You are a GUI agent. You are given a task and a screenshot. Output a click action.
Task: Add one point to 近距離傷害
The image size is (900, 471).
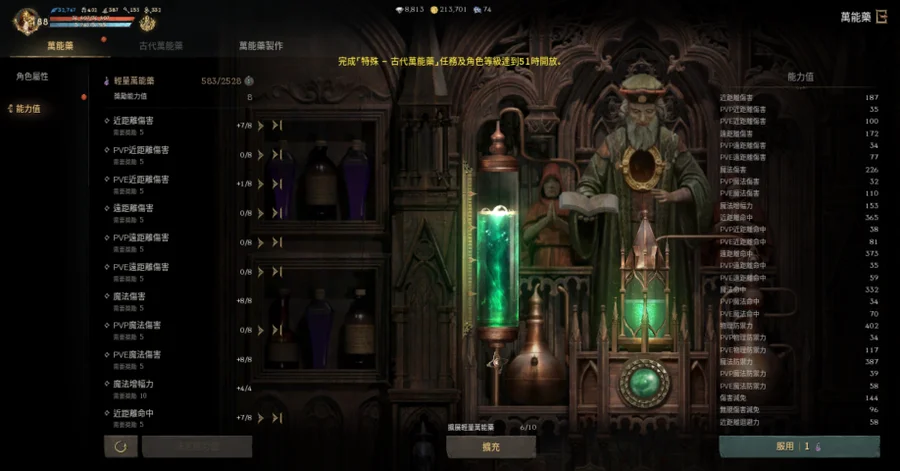click(x=262, y=126)
